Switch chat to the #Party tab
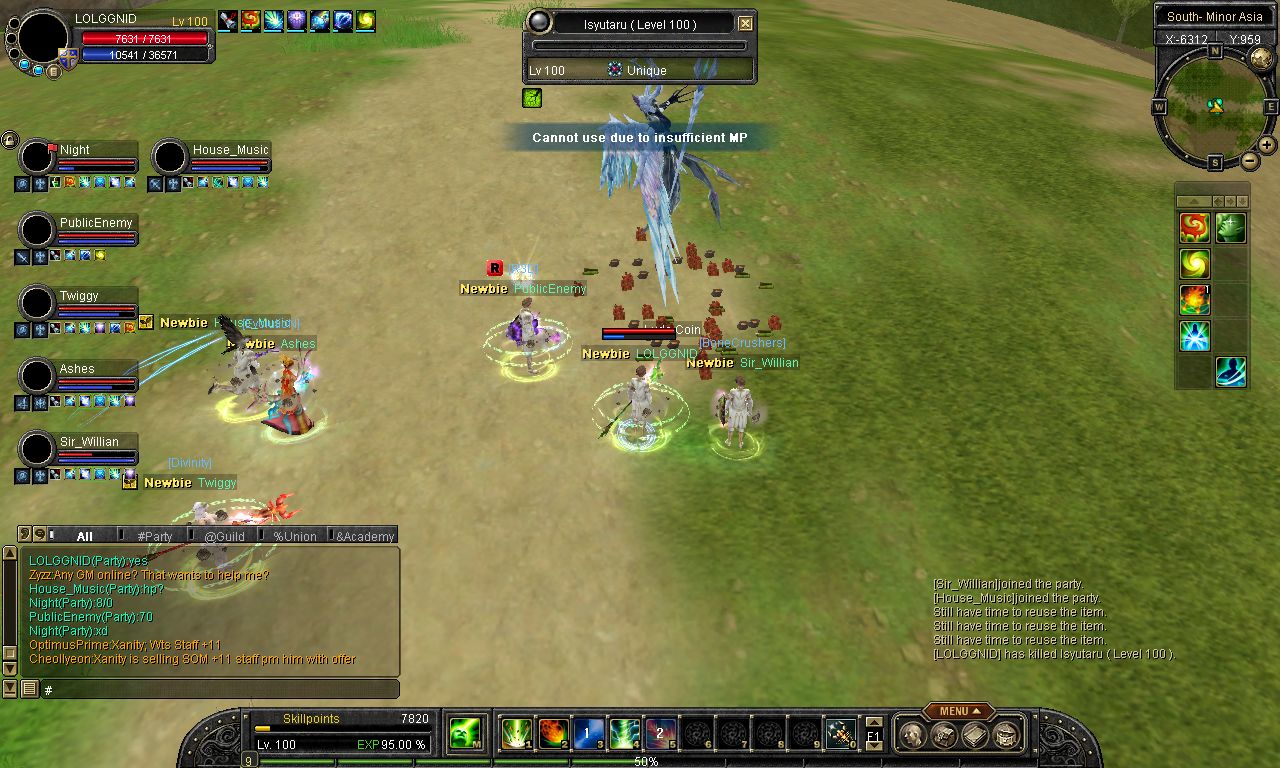 (155, 536)
